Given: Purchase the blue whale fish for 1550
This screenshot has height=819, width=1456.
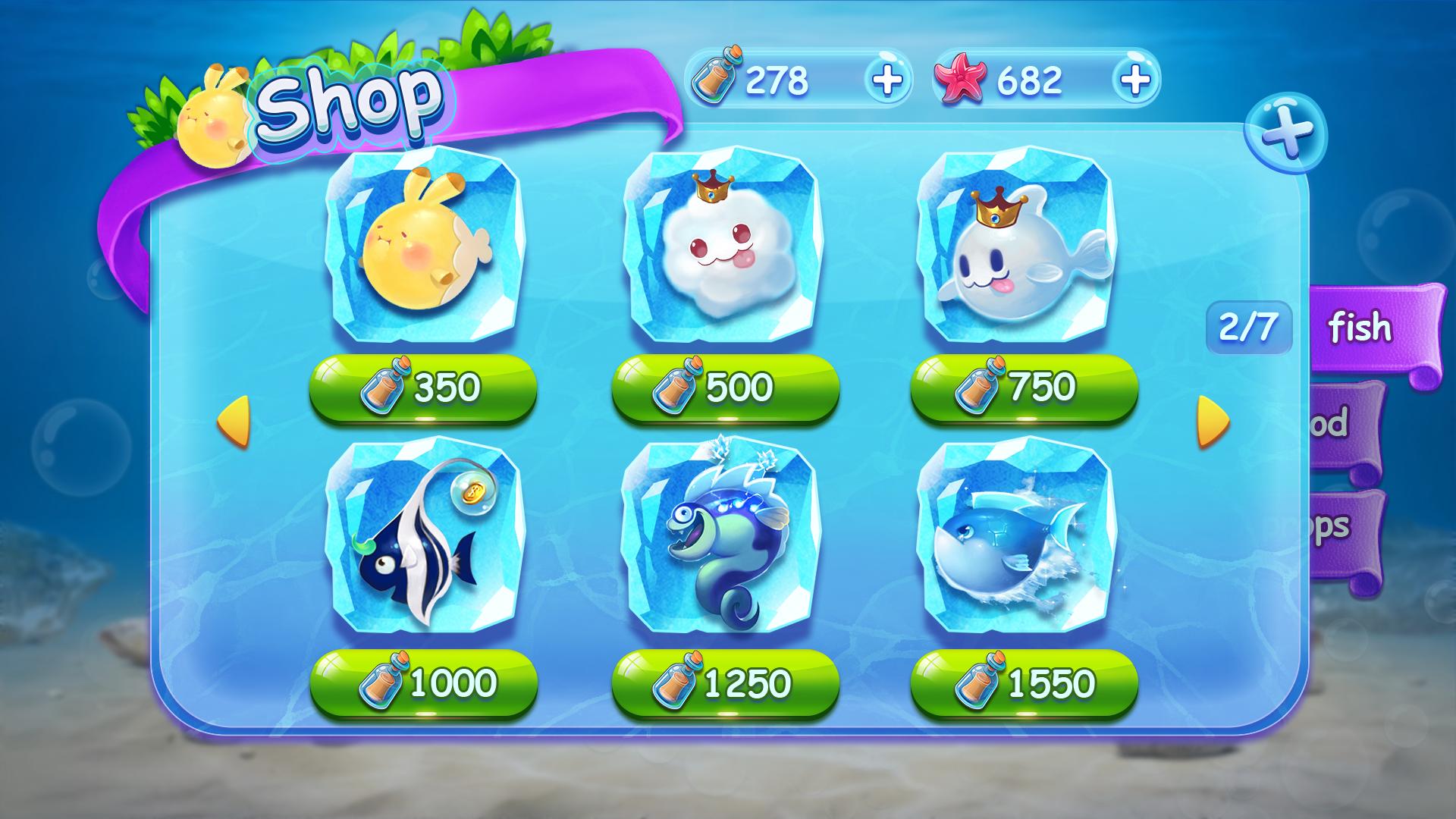Looking at the screenshot, I should [x=1024, y=683].
